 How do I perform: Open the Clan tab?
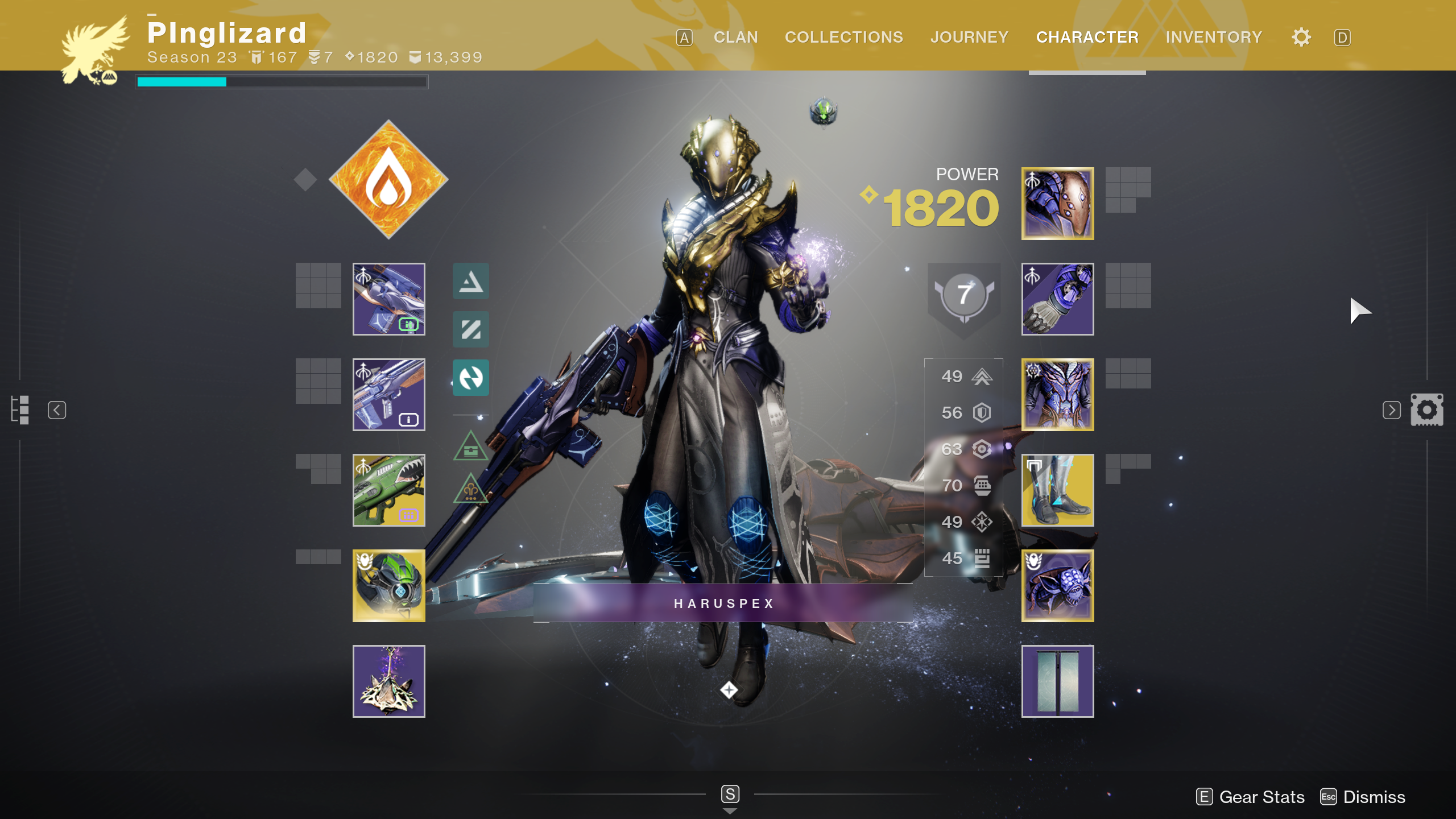pyautogui.click(x=735, y=38)
